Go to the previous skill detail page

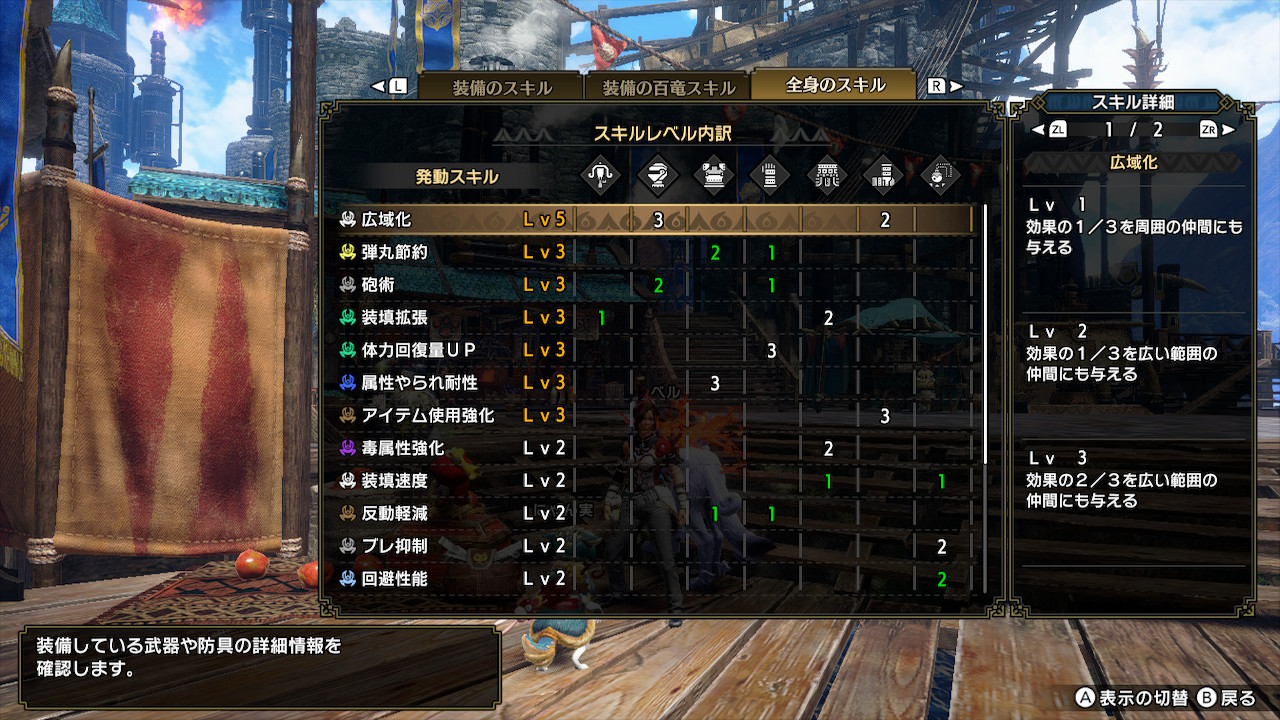pos(1051,129)
